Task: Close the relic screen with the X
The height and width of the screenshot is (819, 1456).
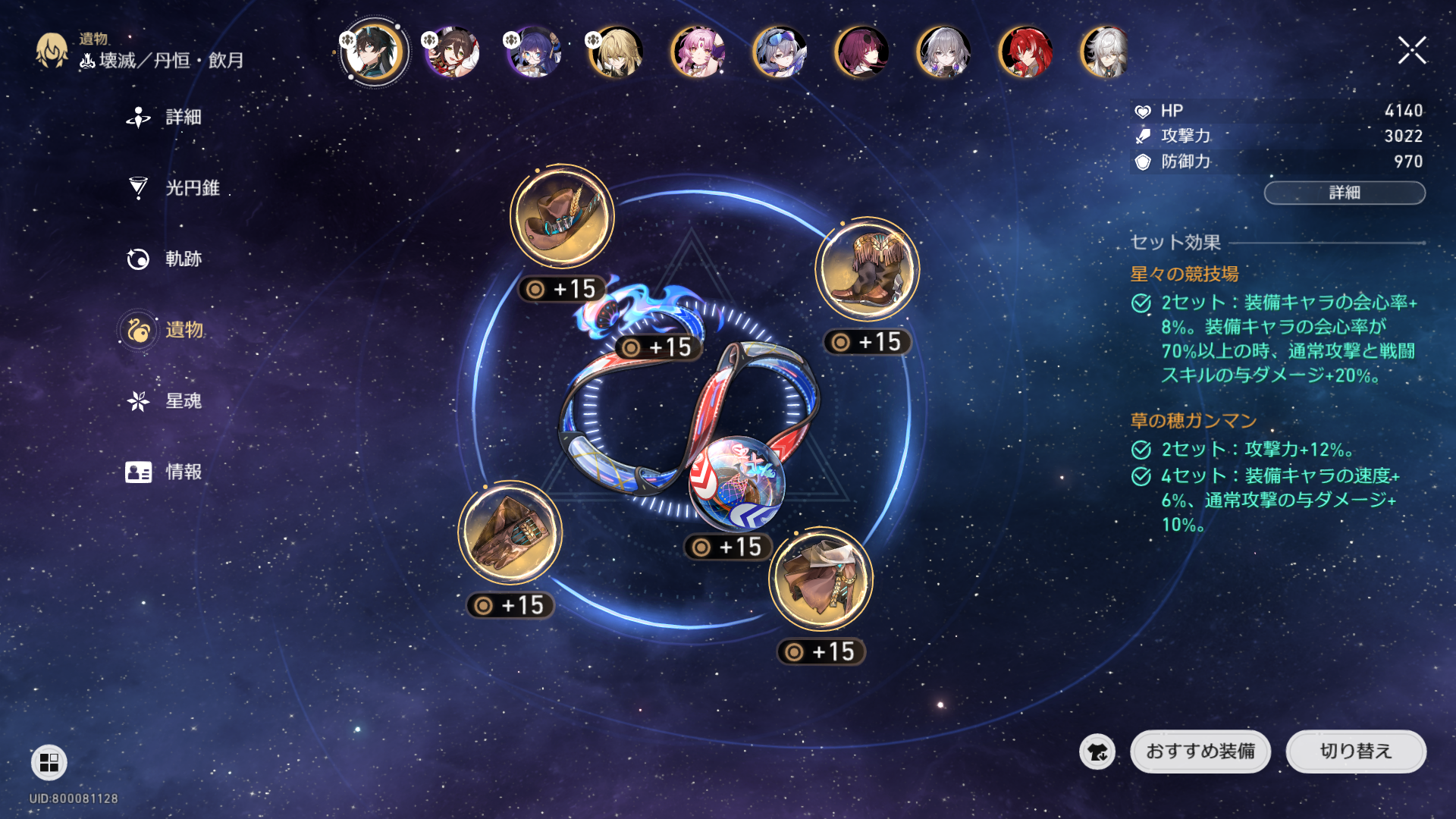Action: click(1412, 51)
